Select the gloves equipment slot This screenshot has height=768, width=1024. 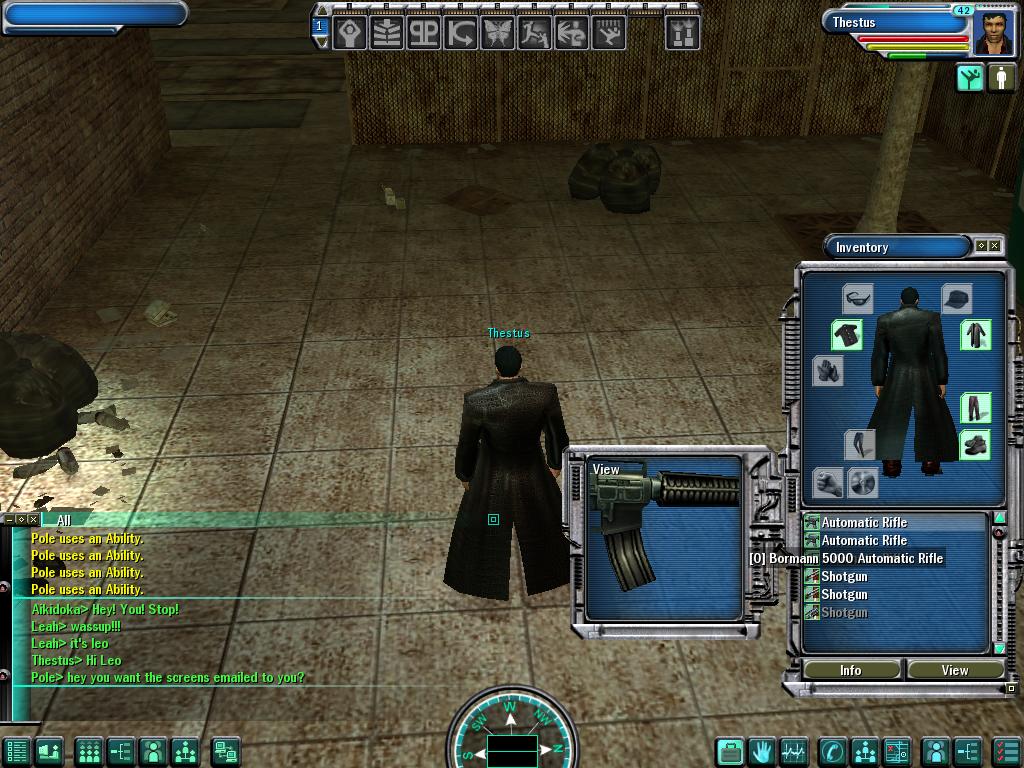click(x=827, y=371)
